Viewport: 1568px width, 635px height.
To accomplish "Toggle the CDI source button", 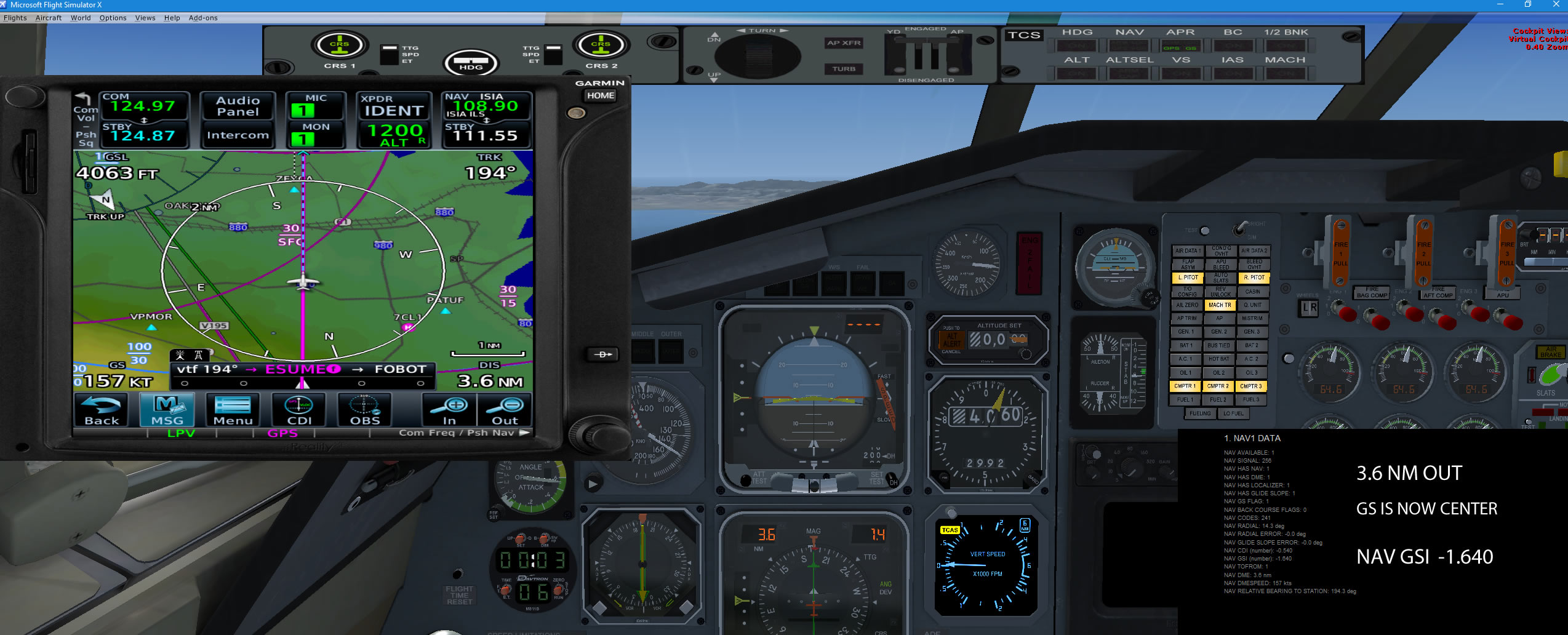I will tap(299, 410).
